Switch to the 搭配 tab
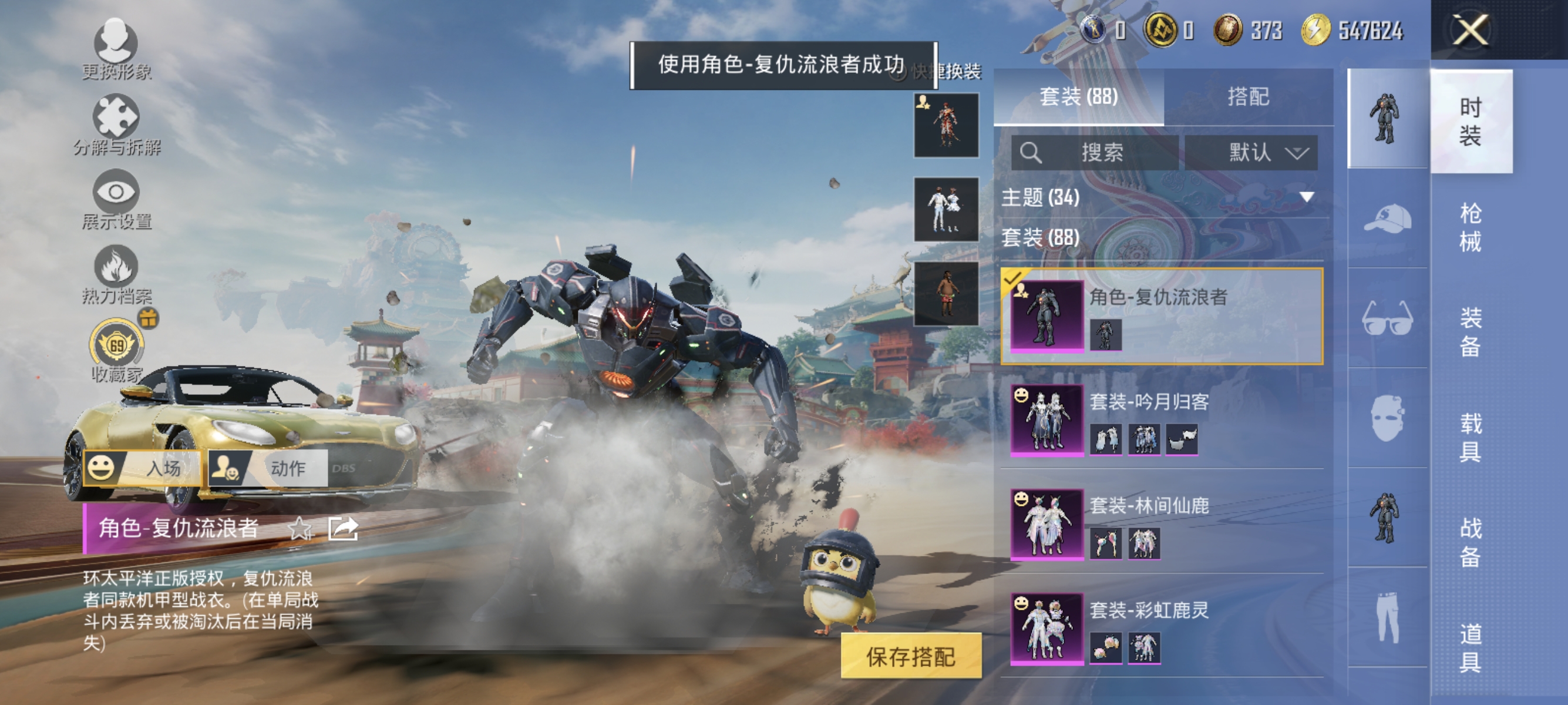1568x705 pixels. tap(1254, 98)
